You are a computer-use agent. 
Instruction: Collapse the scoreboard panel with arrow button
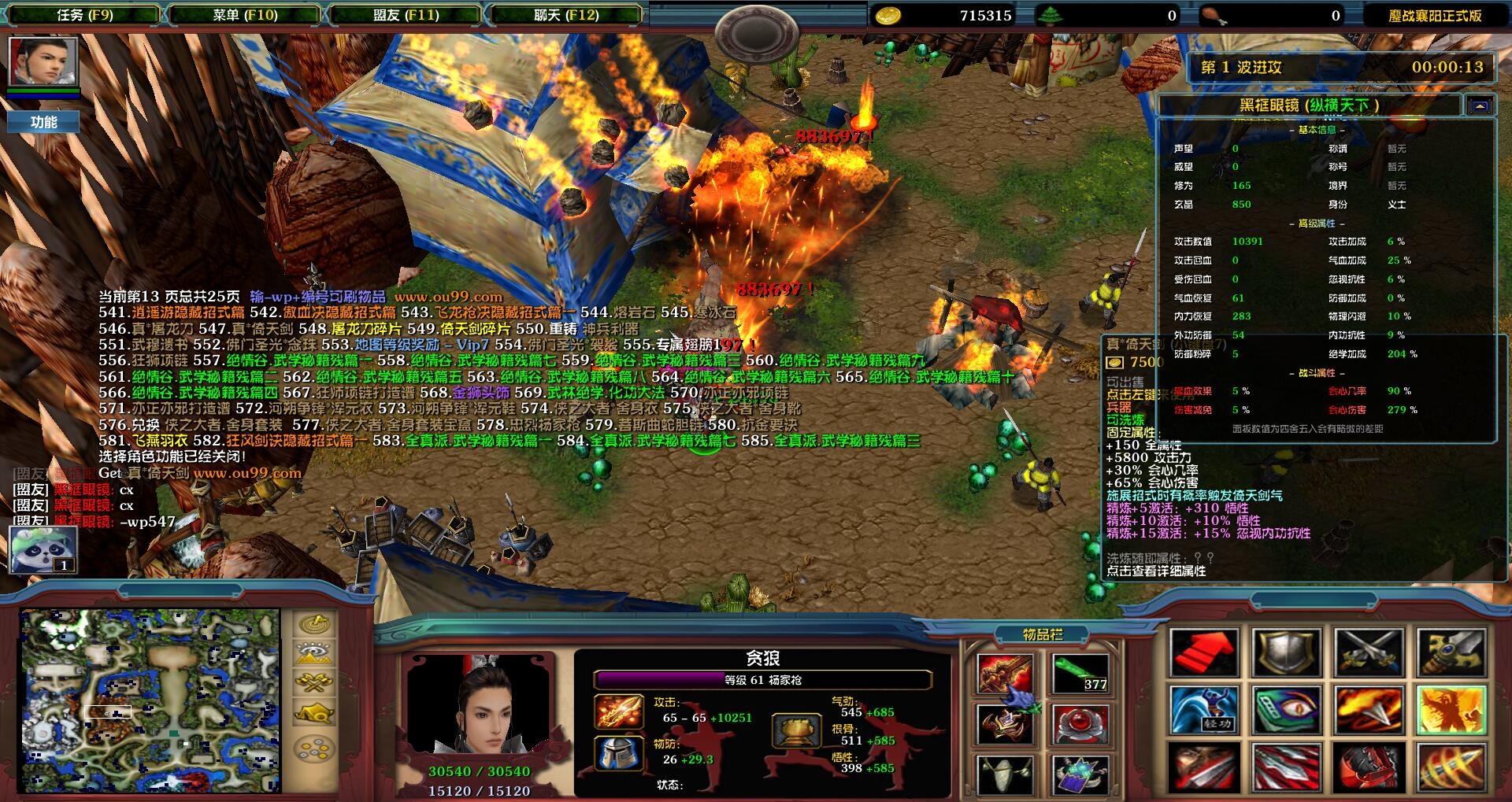(x=1480, y=105)
